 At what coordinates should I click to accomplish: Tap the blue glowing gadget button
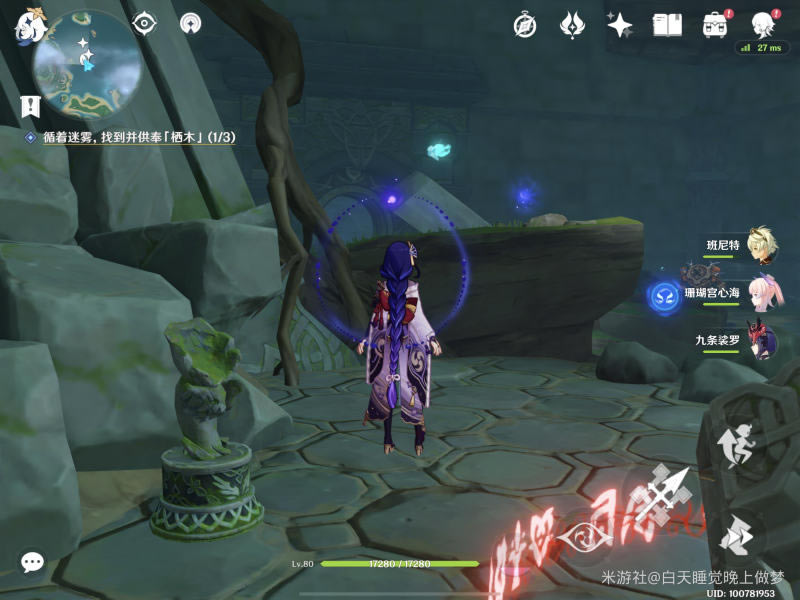click(x=665, y=295)
